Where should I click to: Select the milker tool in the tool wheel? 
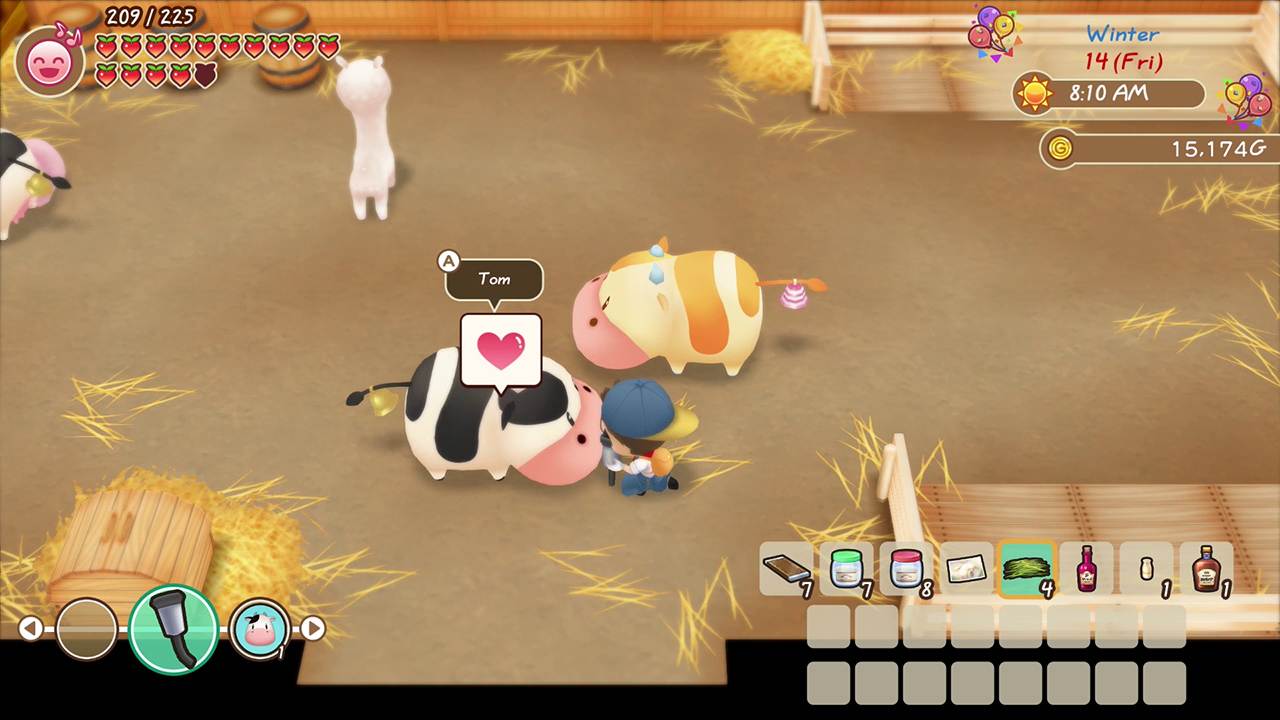tap(172, 628)
